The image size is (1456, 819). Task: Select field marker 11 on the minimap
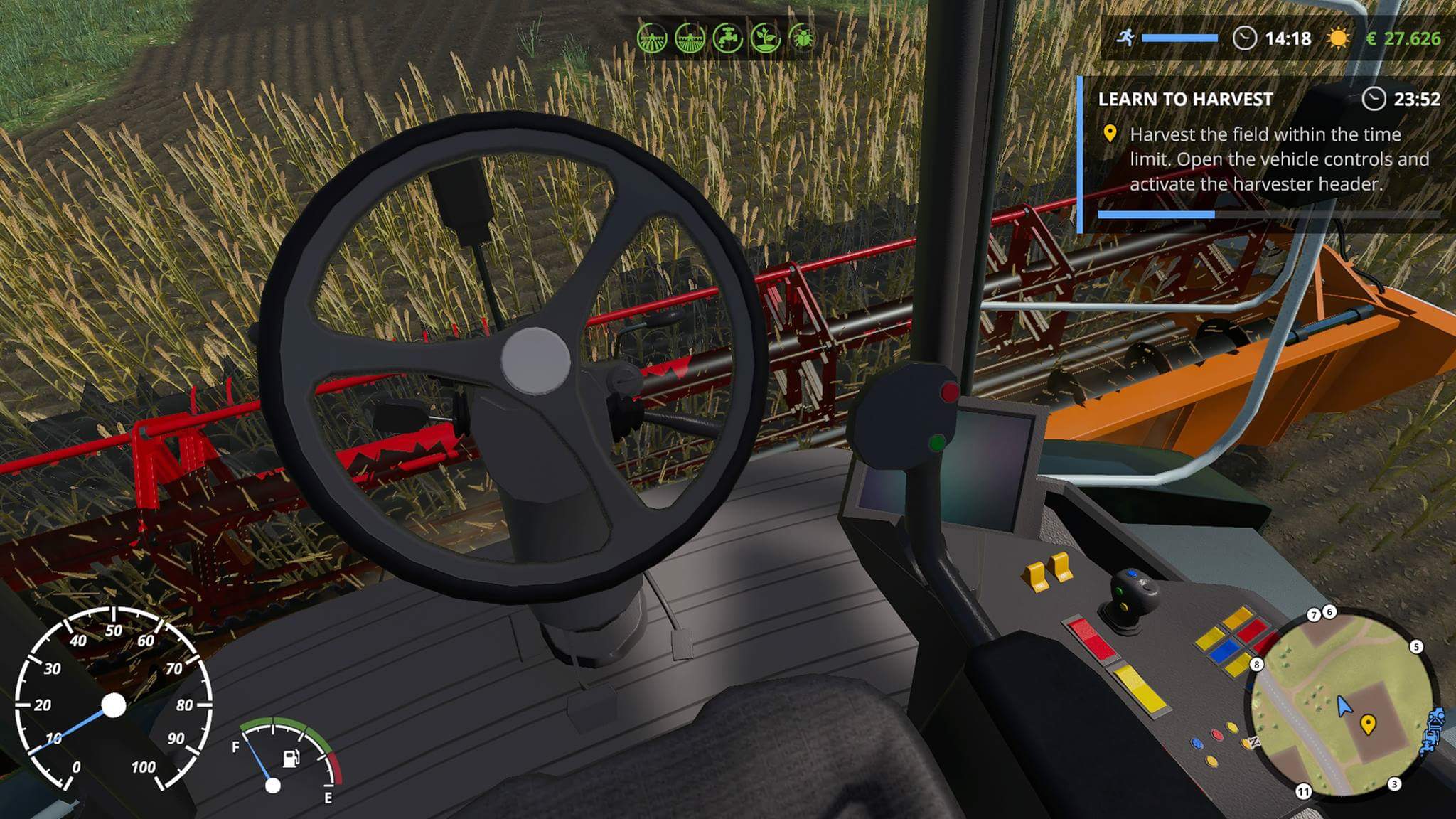coord(1303,791)
